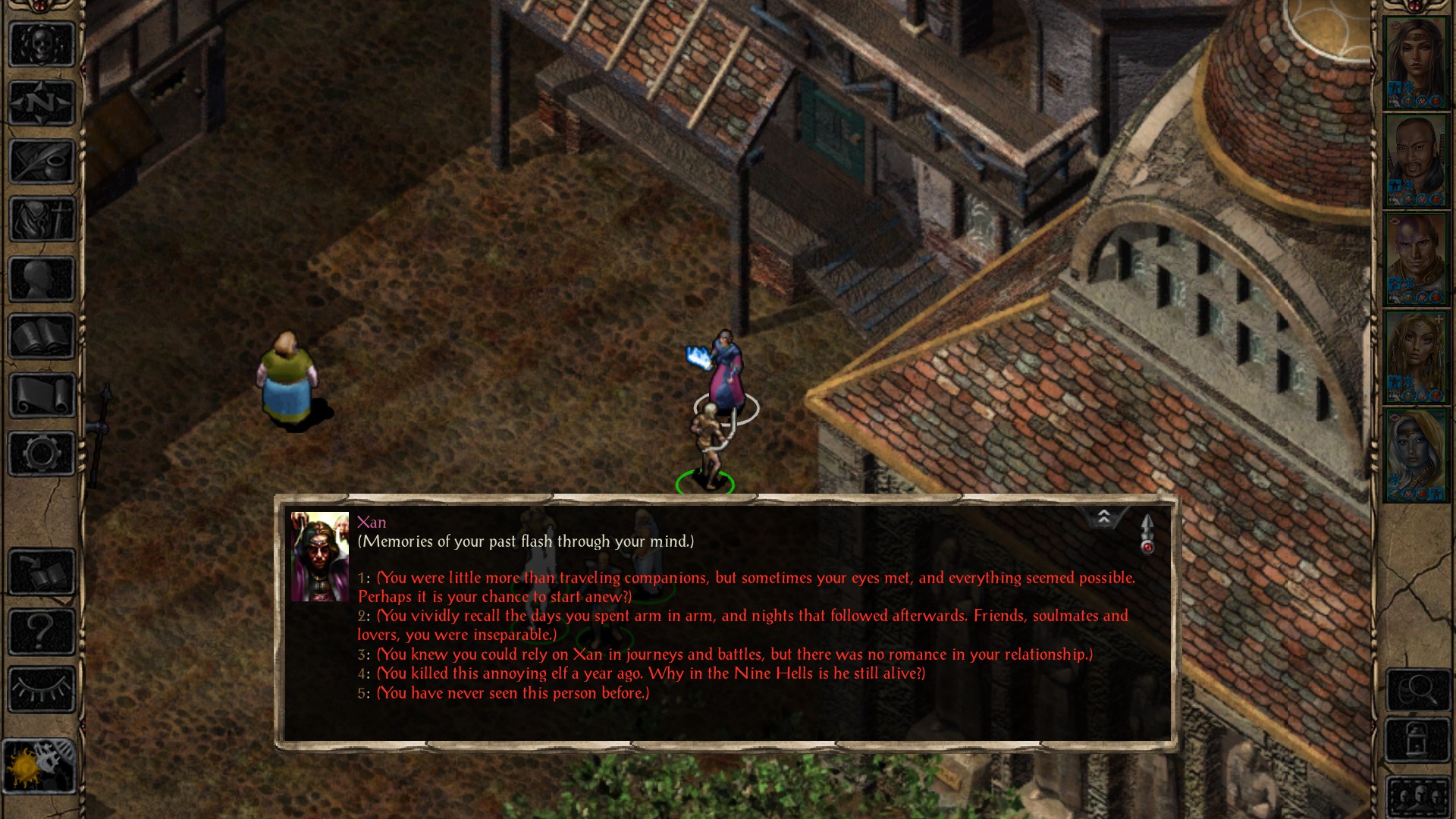Click the skull button atop the sidebar
Screen dimensions: 1456x819
pyautogui.click(x=42, y=44)
